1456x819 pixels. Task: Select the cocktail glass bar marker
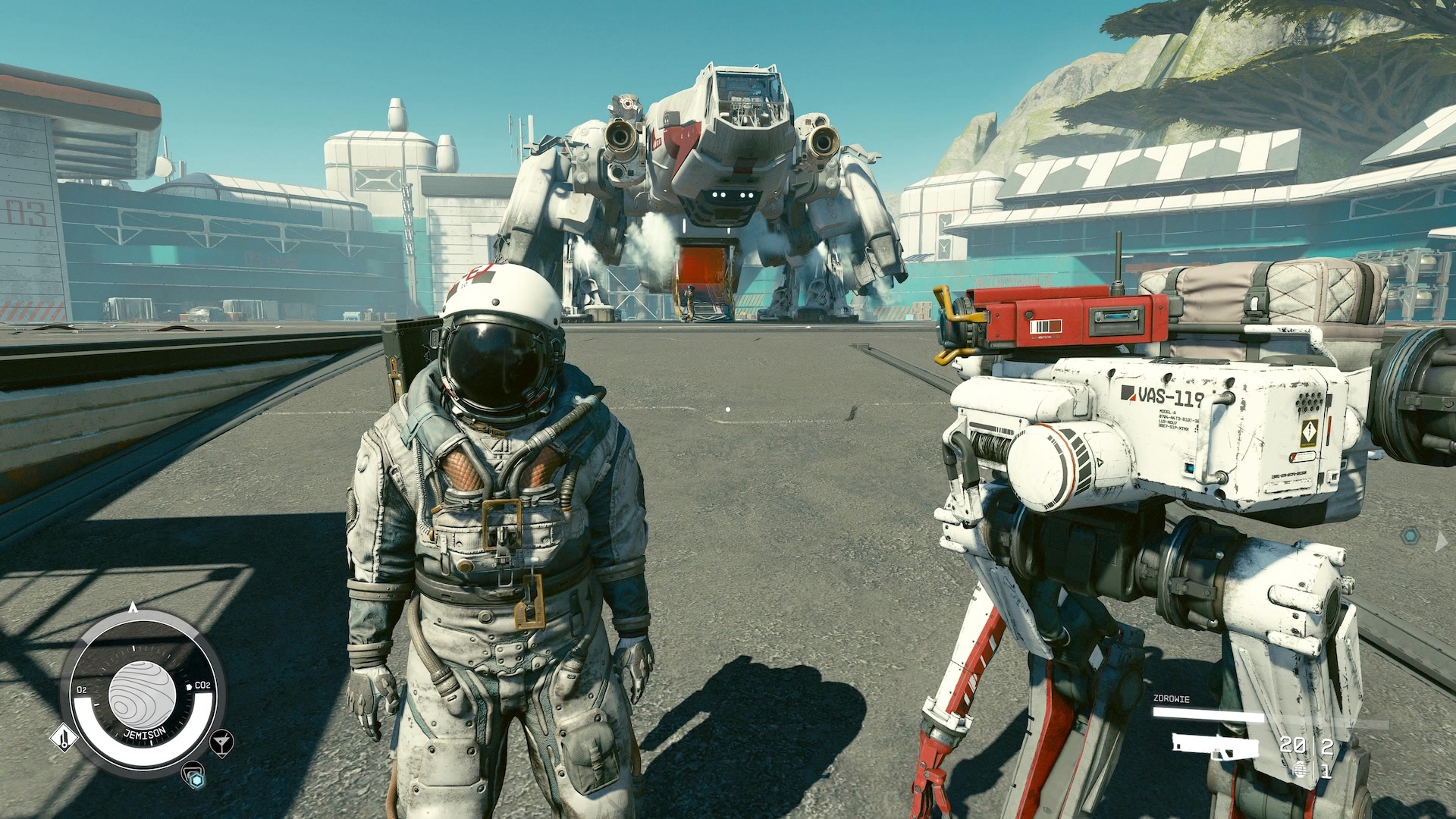[x=222, y=742]
